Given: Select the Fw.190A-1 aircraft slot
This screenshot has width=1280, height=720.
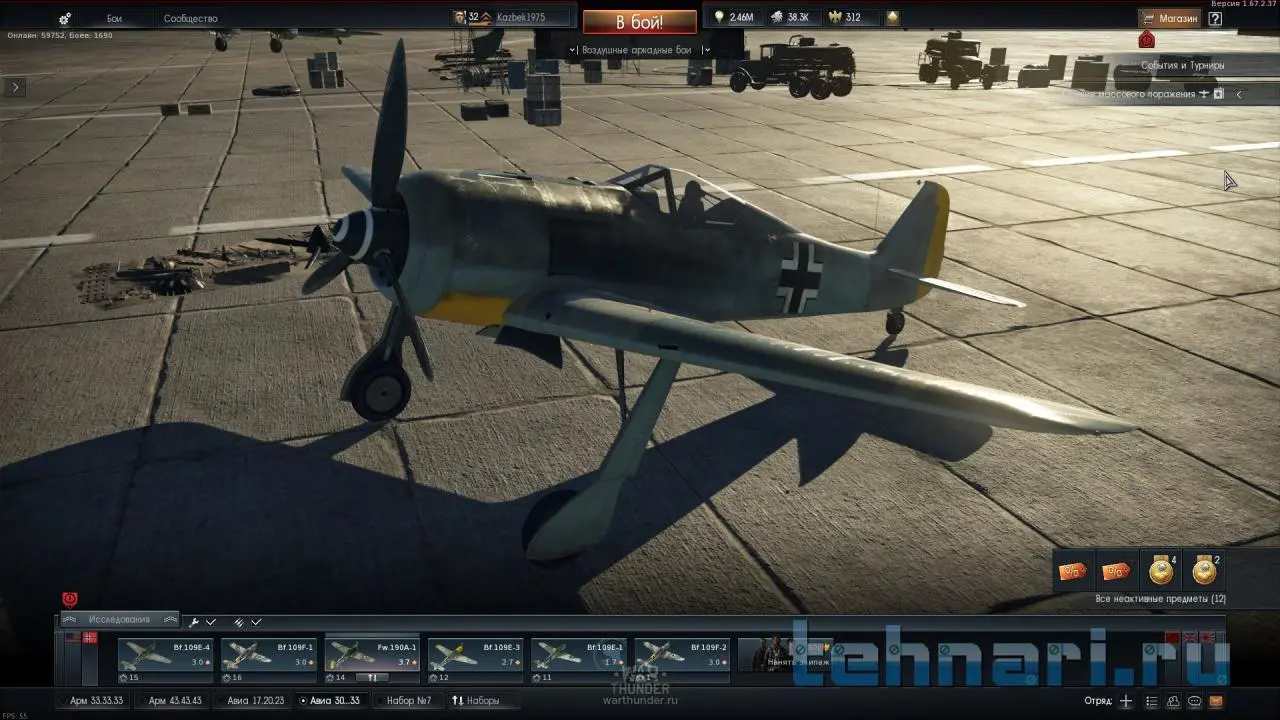Looking at the screenshot, I should (371, 659).
